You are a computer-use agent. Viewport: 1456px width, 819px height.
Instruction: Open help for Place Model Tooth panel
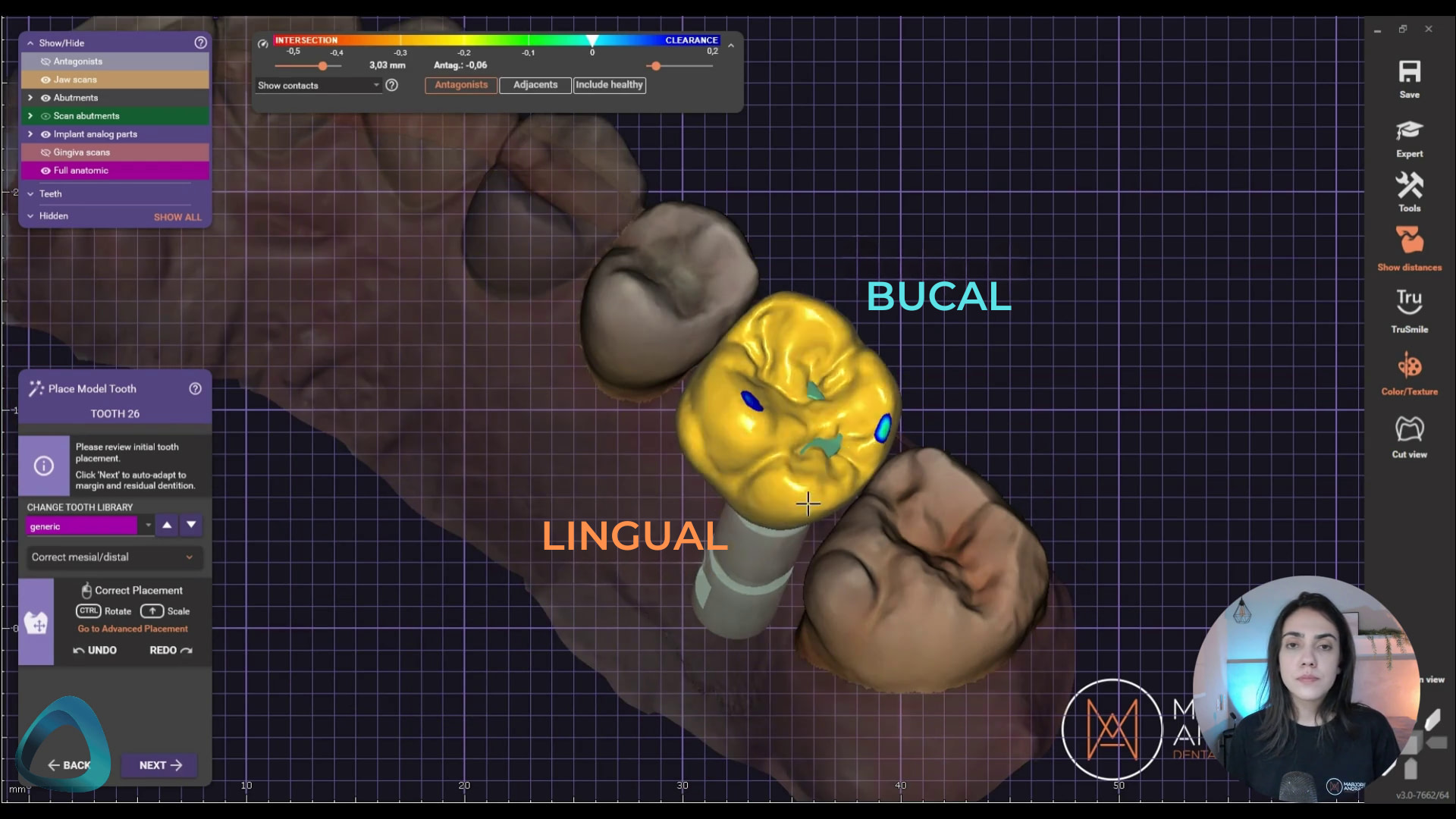coord(195,389)
